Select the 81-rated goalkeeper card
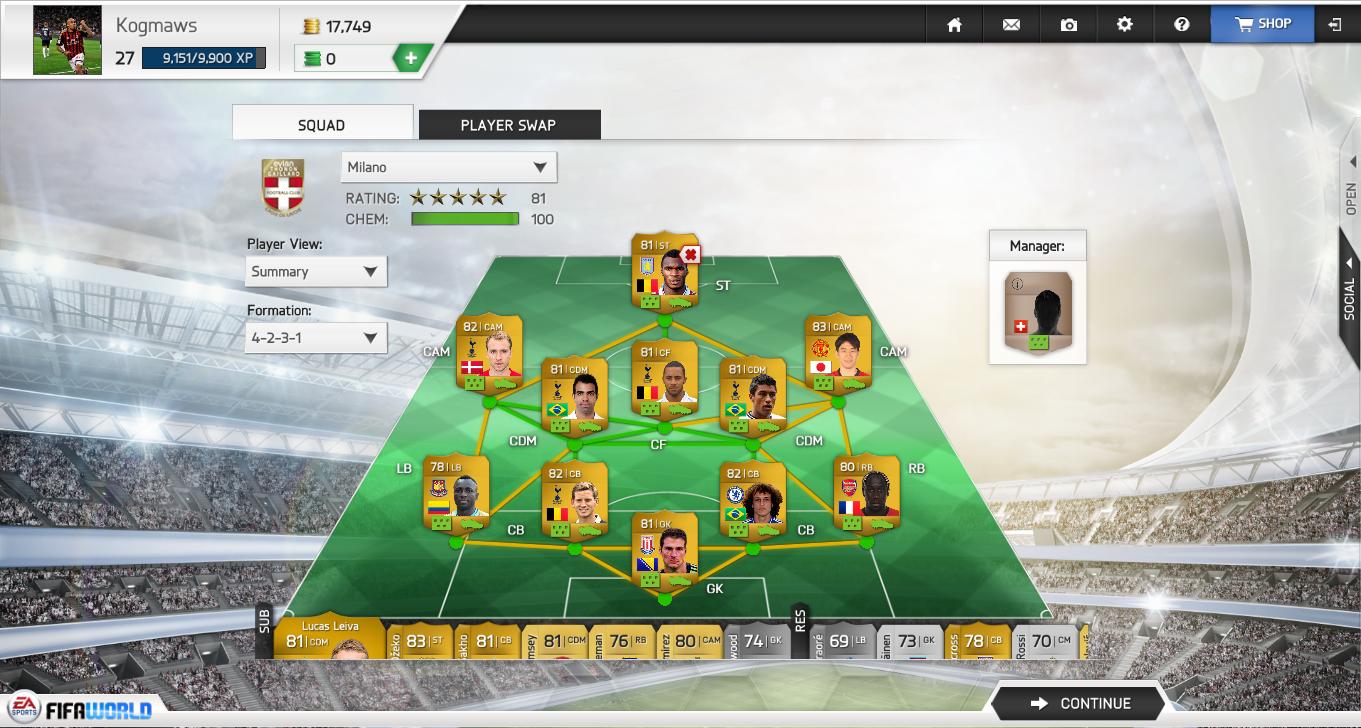The width and height of the screenshot is (1361, 728). click(x=665, y=550)
